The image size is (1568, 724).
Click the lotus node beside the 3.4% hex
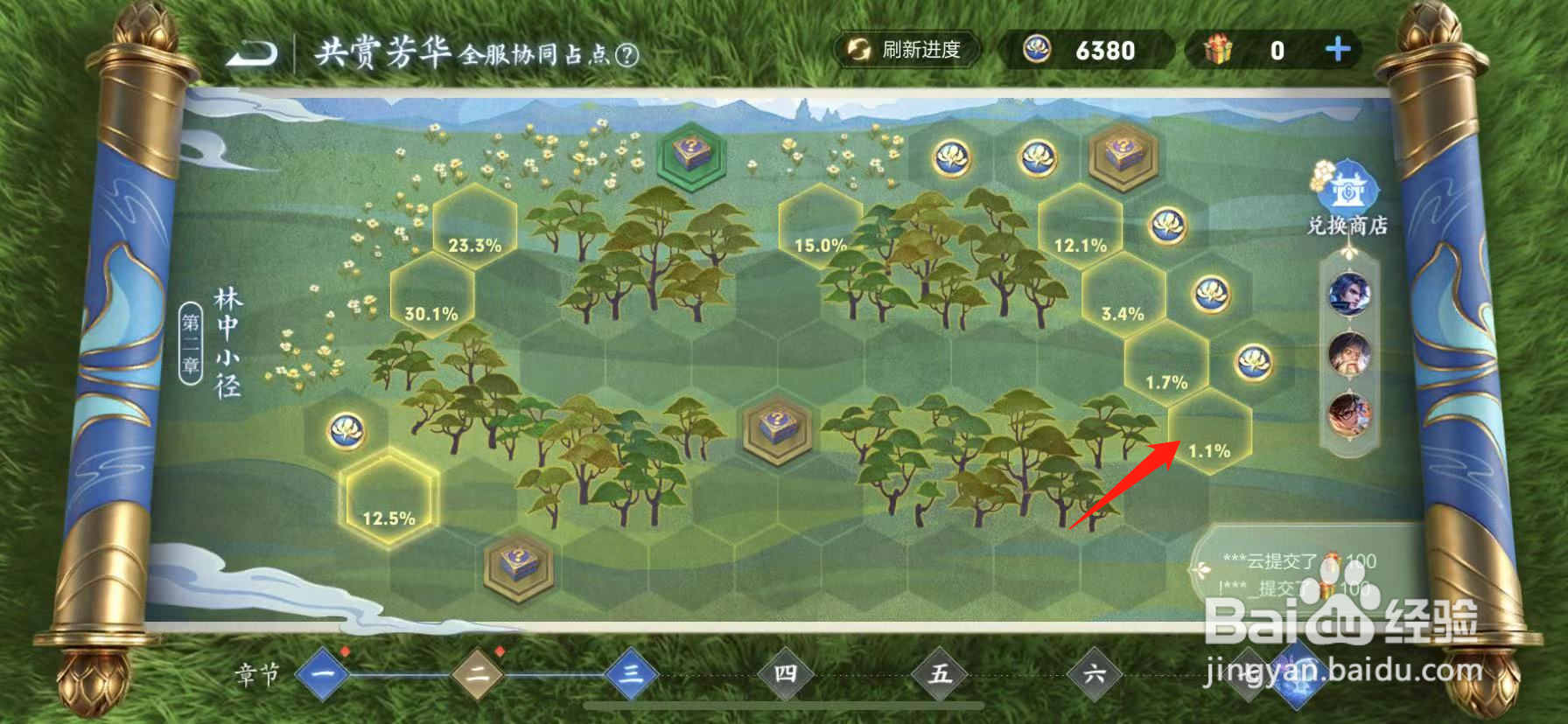[1212, 295]
